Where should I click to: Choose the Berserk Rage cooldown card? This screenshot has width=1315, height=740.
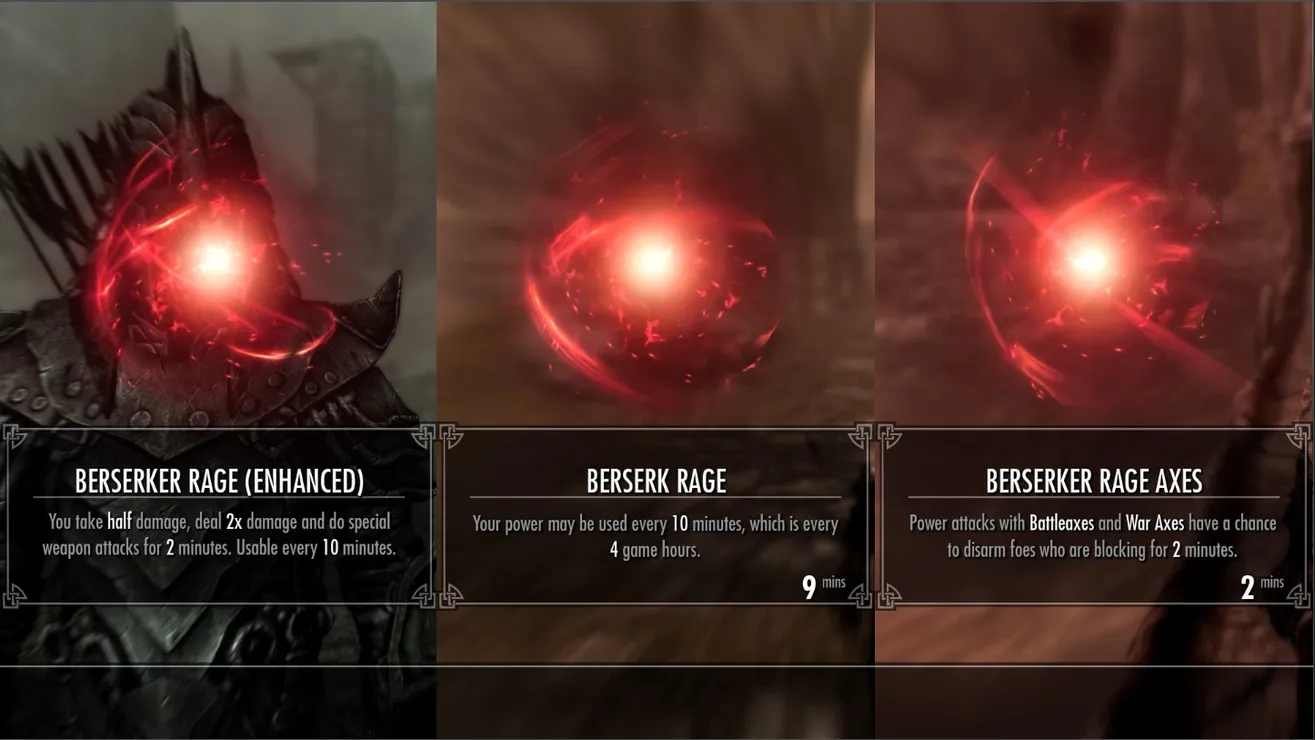click(656, 516)
